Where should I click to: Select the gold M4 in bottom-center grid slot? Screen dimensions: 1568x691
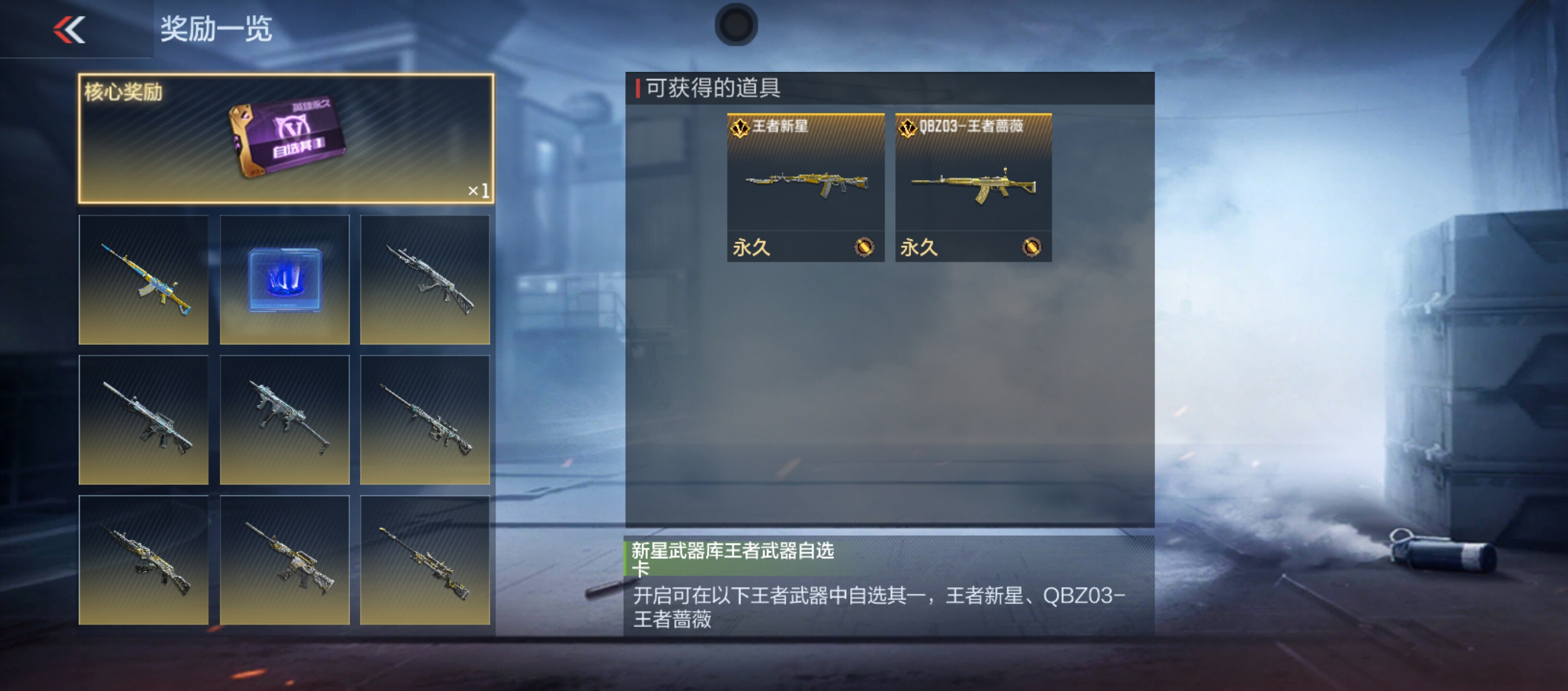285,561
